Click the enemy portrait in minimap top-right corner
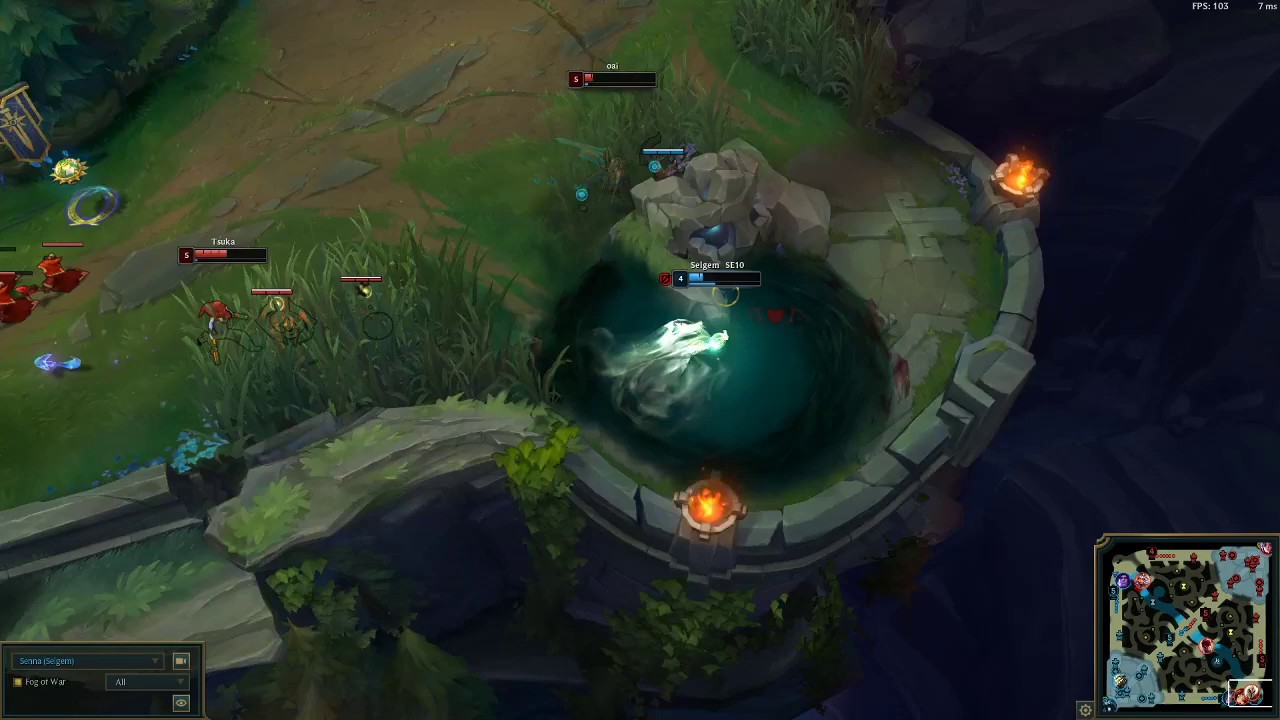This screenshot has width=1280, height=720. click(x=1265, y=548)
